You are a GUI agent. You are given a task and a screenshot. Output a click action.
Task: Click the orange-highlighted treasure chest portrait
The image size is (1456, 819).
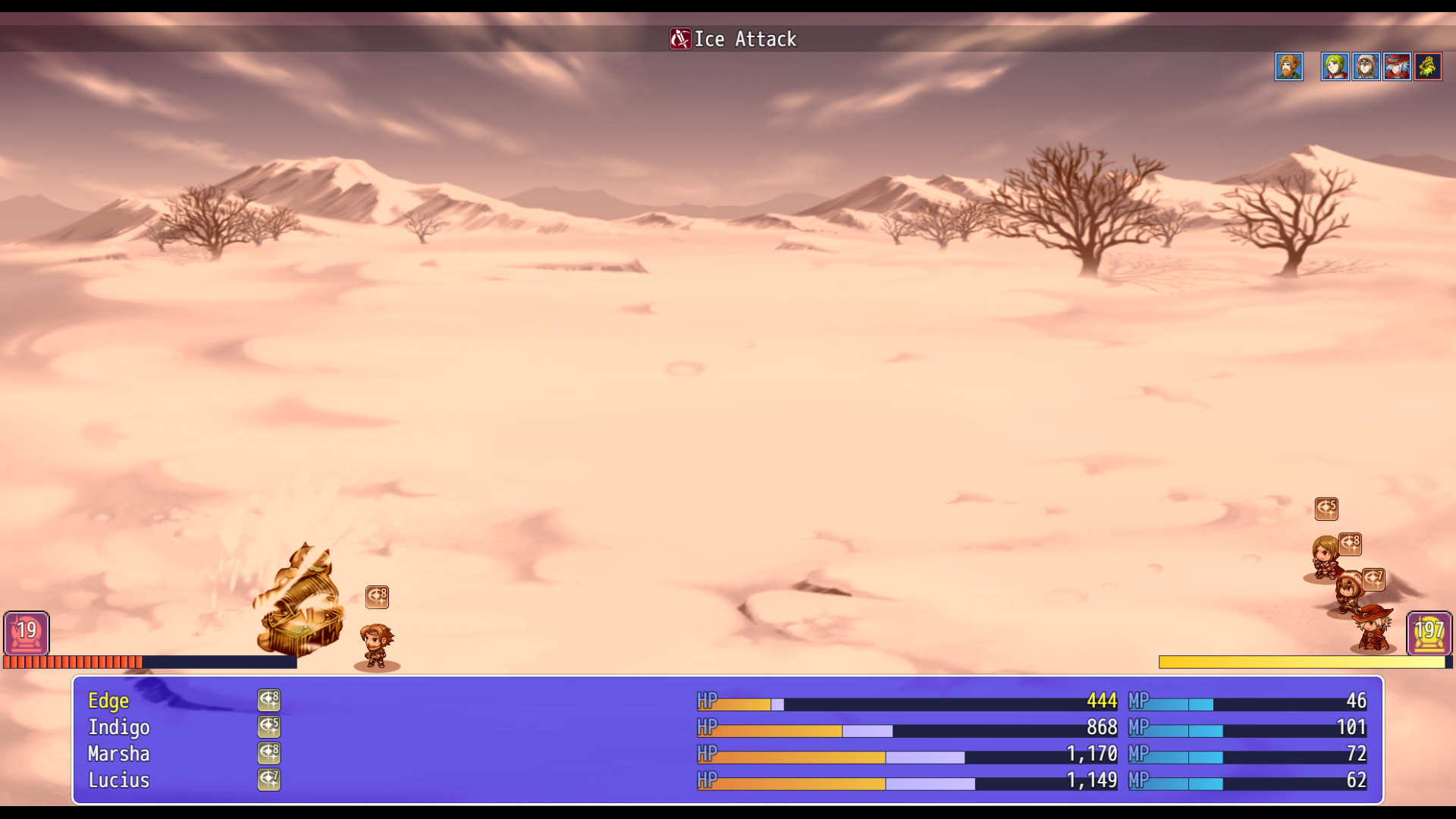click(x=1427, y=67)
